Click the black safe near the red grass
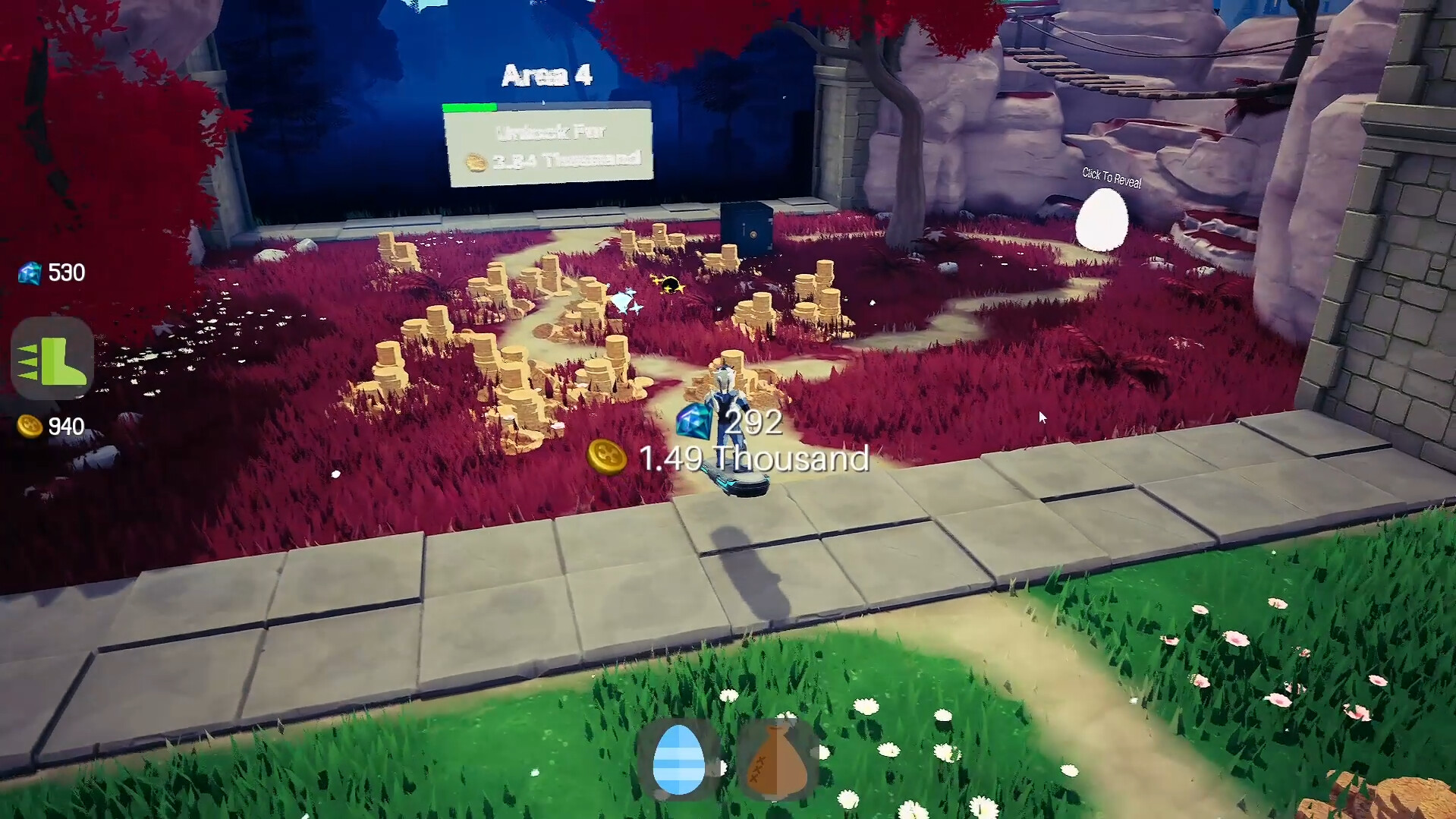Image resolution: width=1456 pixels, height=819 pixels. [746, 227]
